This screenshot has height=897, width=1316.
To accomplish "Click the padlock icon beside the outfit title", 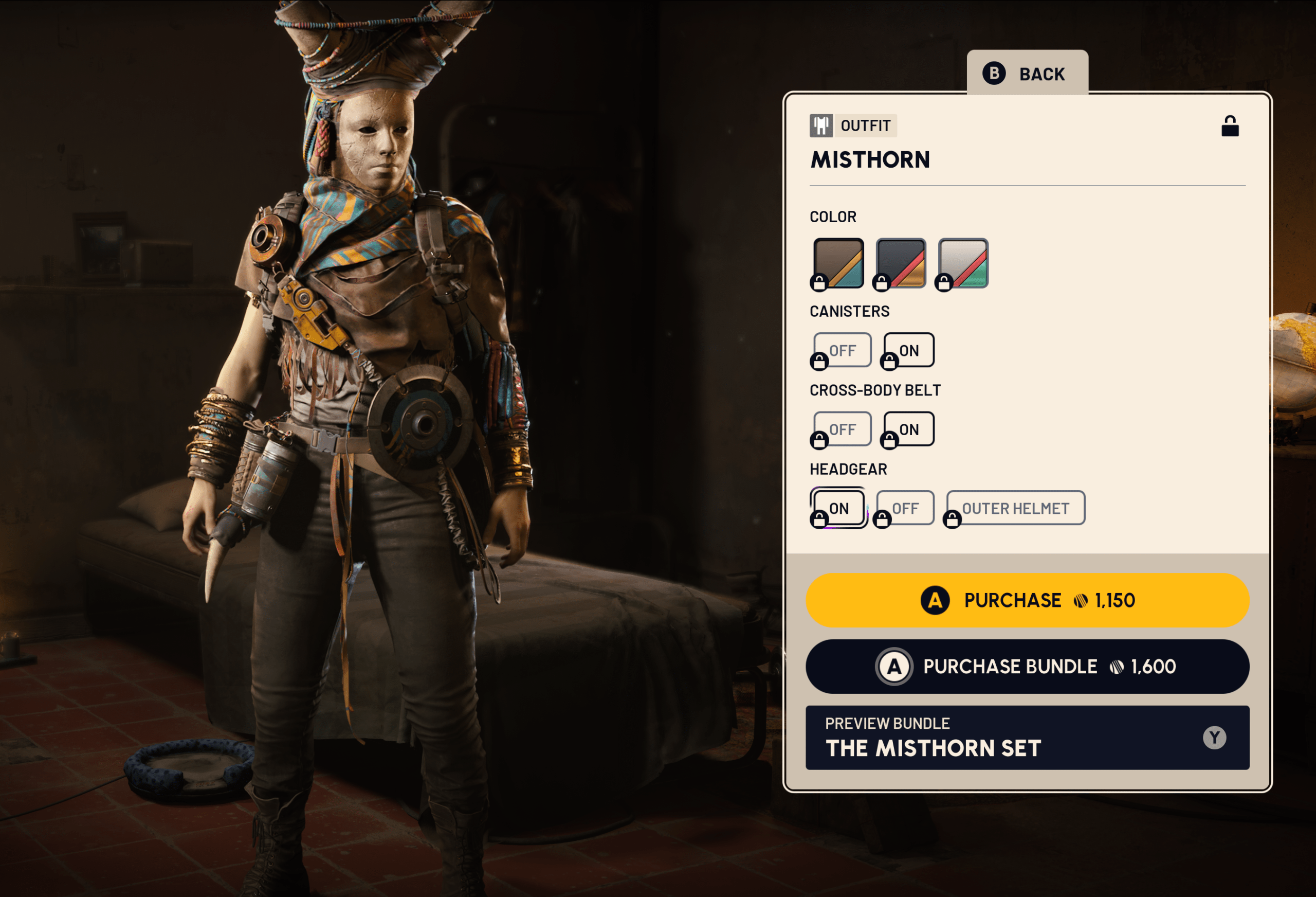I will pyautogui.click(x=1229, y=127).
